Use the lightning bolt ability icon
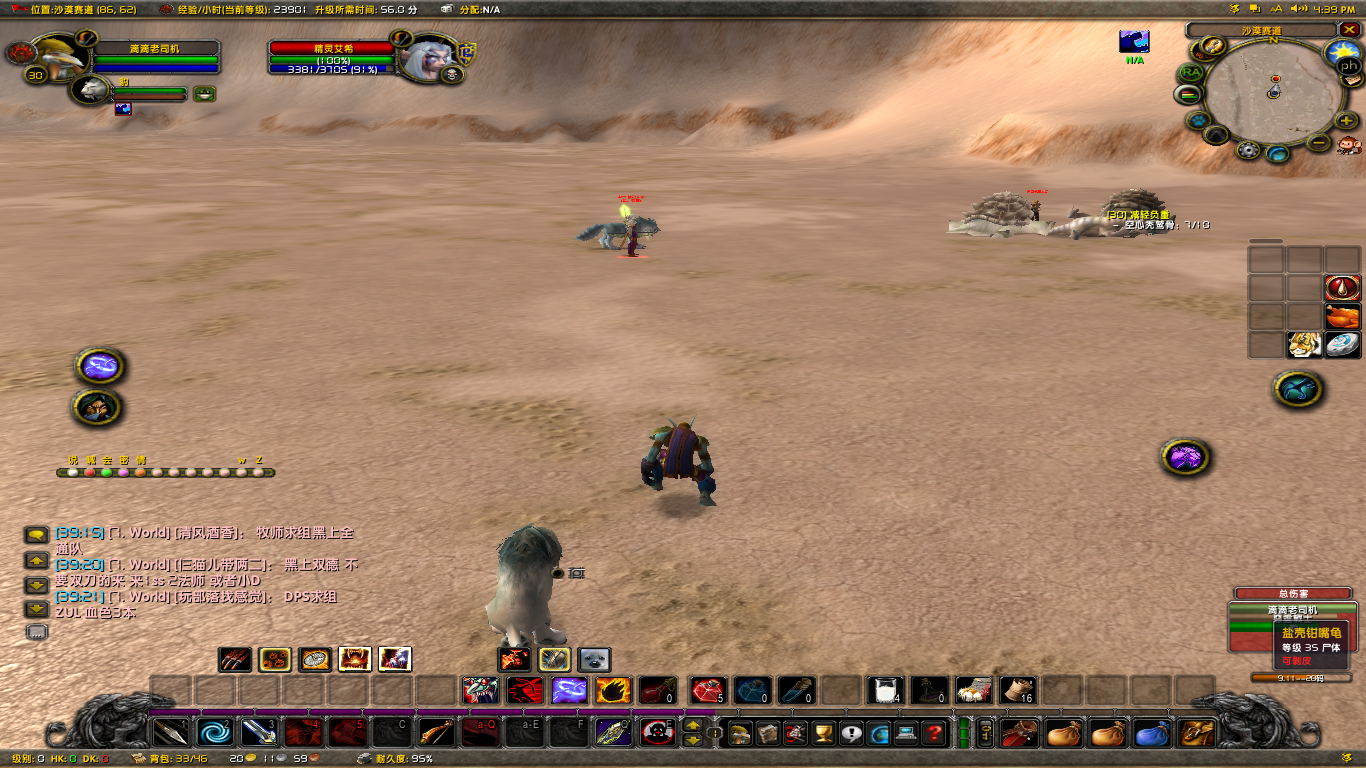Image resolution: width=1366 pixels, height=768 pixels. 569,690
